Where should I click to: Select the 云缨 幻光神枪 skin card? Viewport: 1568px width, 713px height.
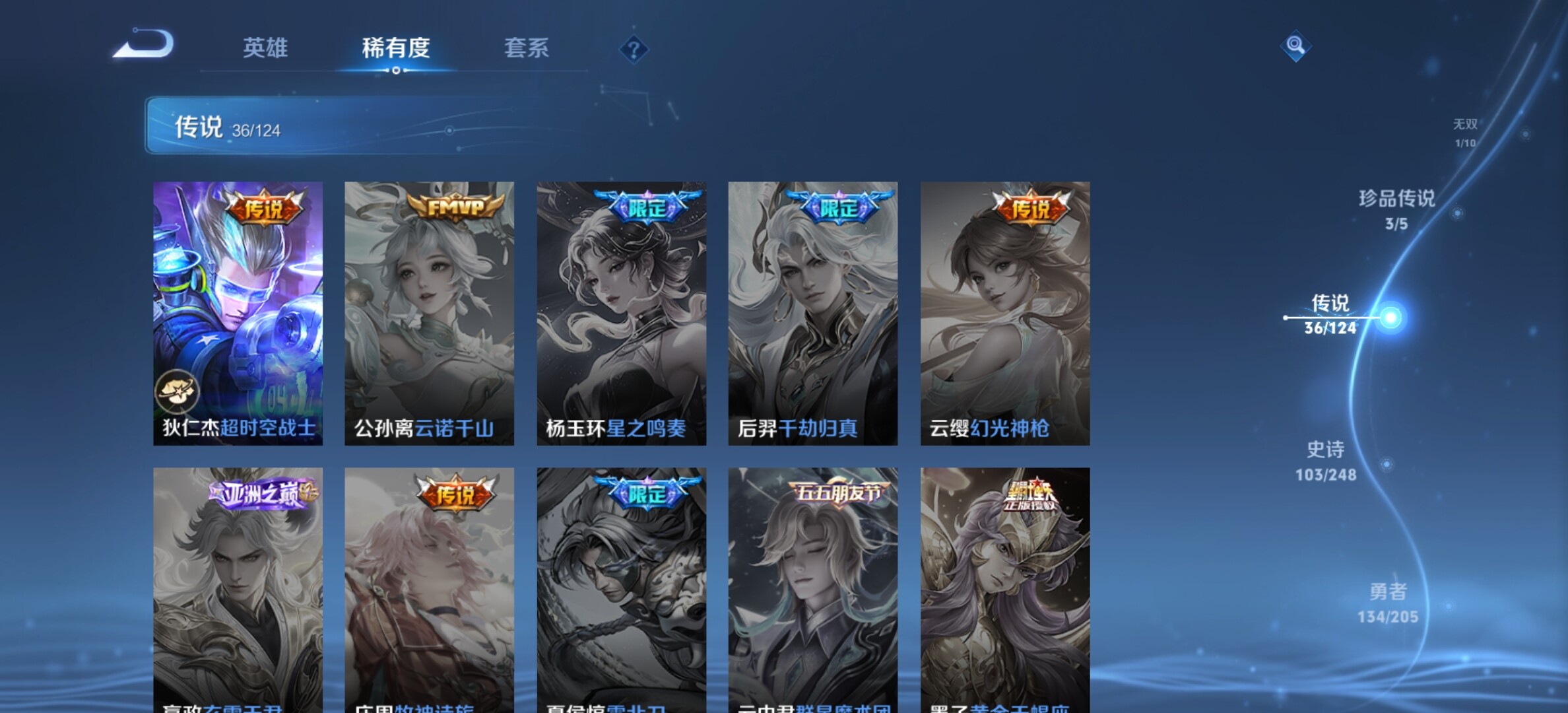click(x=1005, y=313)
